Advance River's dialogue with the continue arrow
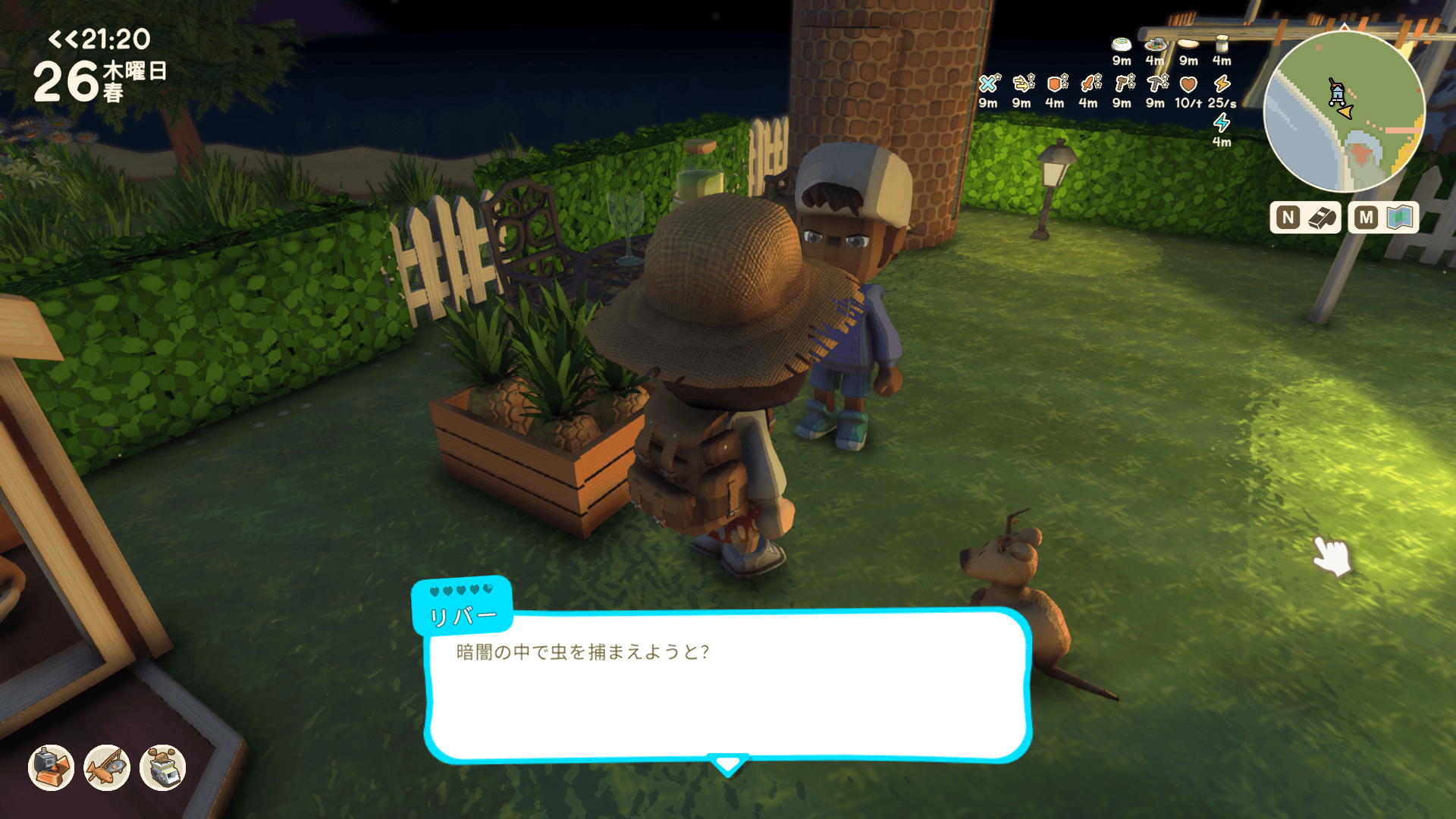This screenshot has width=1456, height=819. [728, 764]
